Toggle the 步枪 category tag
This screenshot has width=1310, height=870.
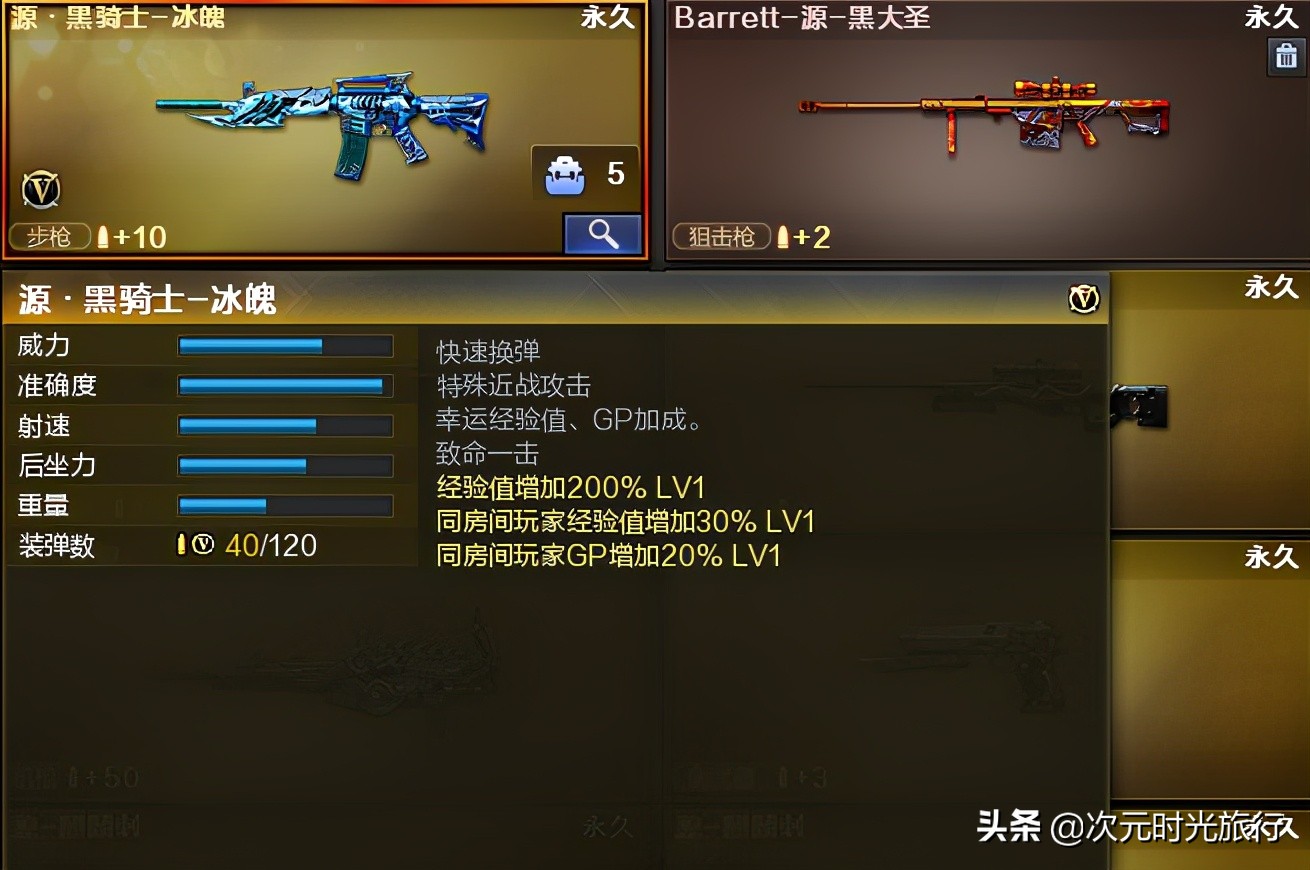point(49,237)
